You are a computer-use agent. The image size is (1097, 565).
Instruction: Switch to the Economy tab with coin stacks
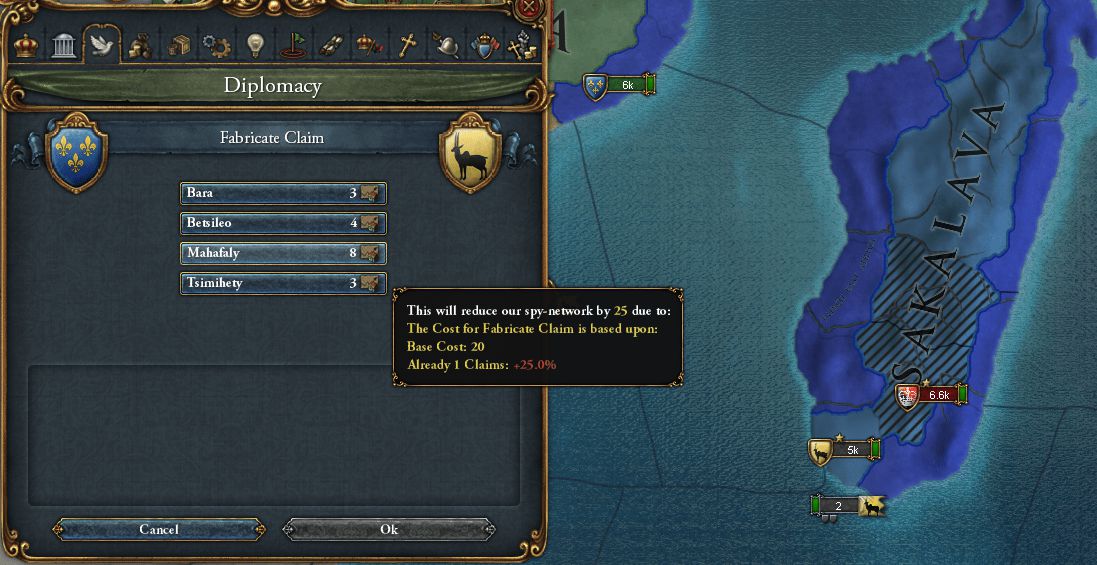pyautogui.click(x=140, y=45)
